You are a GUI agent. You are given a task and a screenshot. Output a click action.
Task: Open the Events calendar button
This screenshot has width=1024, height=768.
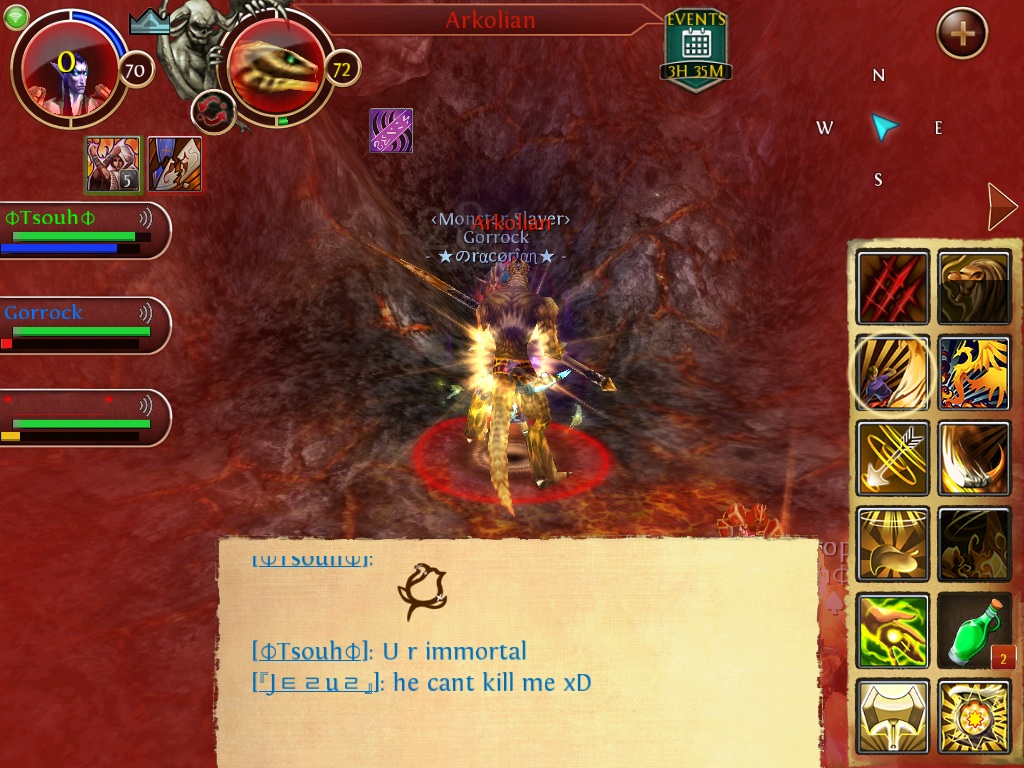695,48
